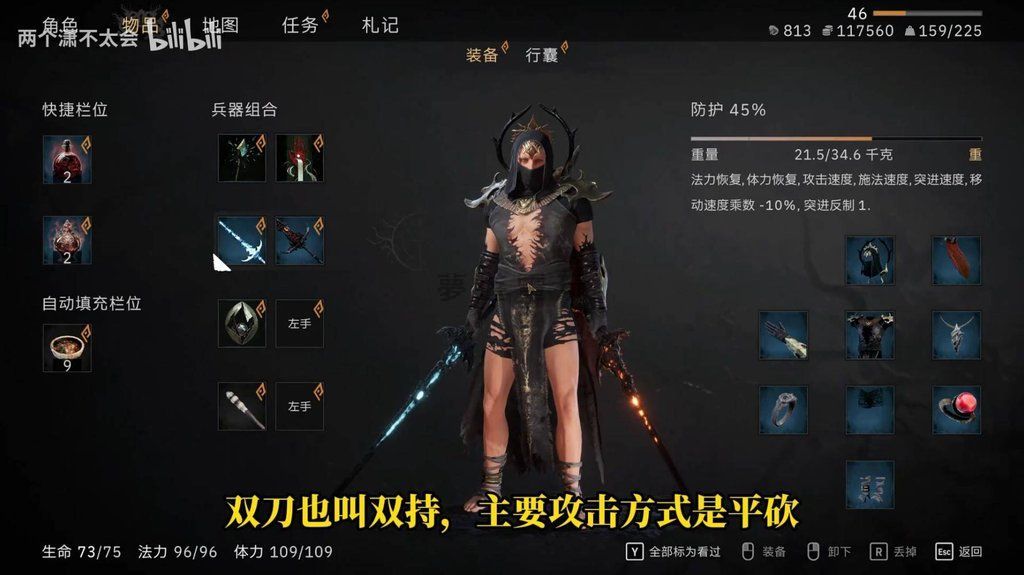Select the wooden club weapon slot
1024x575 pixels.
(242, 406)
